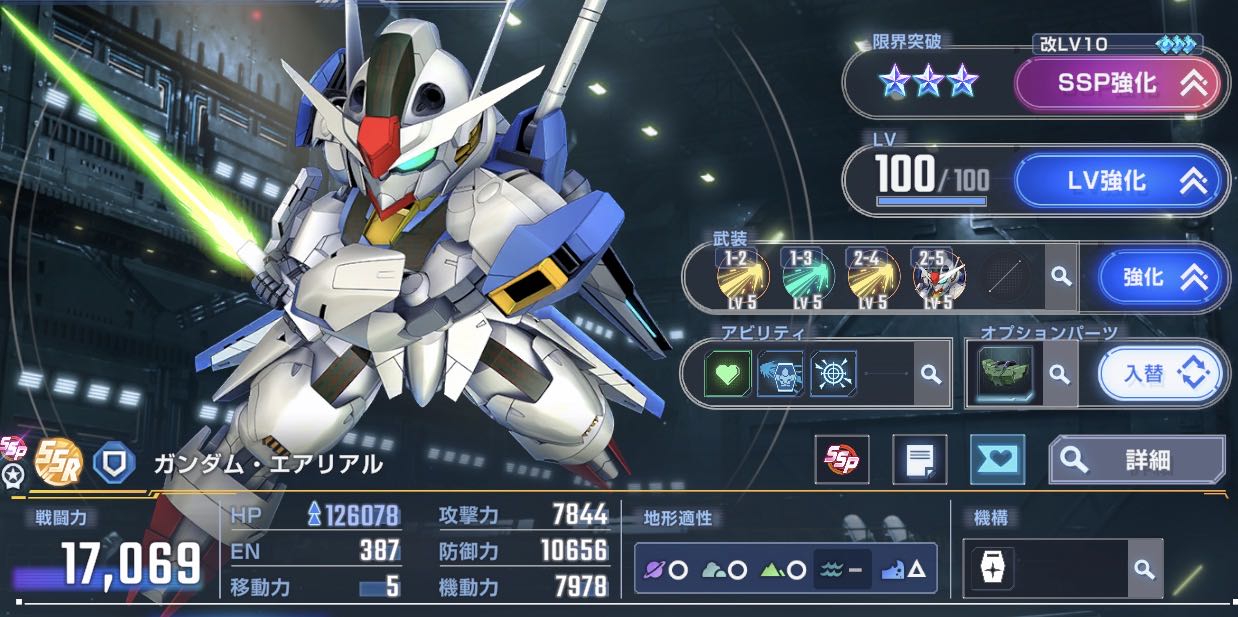Screen dimensions: 1238x617
Task: Select the range 1-2 weapon icon
Action: click(x=741, y=276)
